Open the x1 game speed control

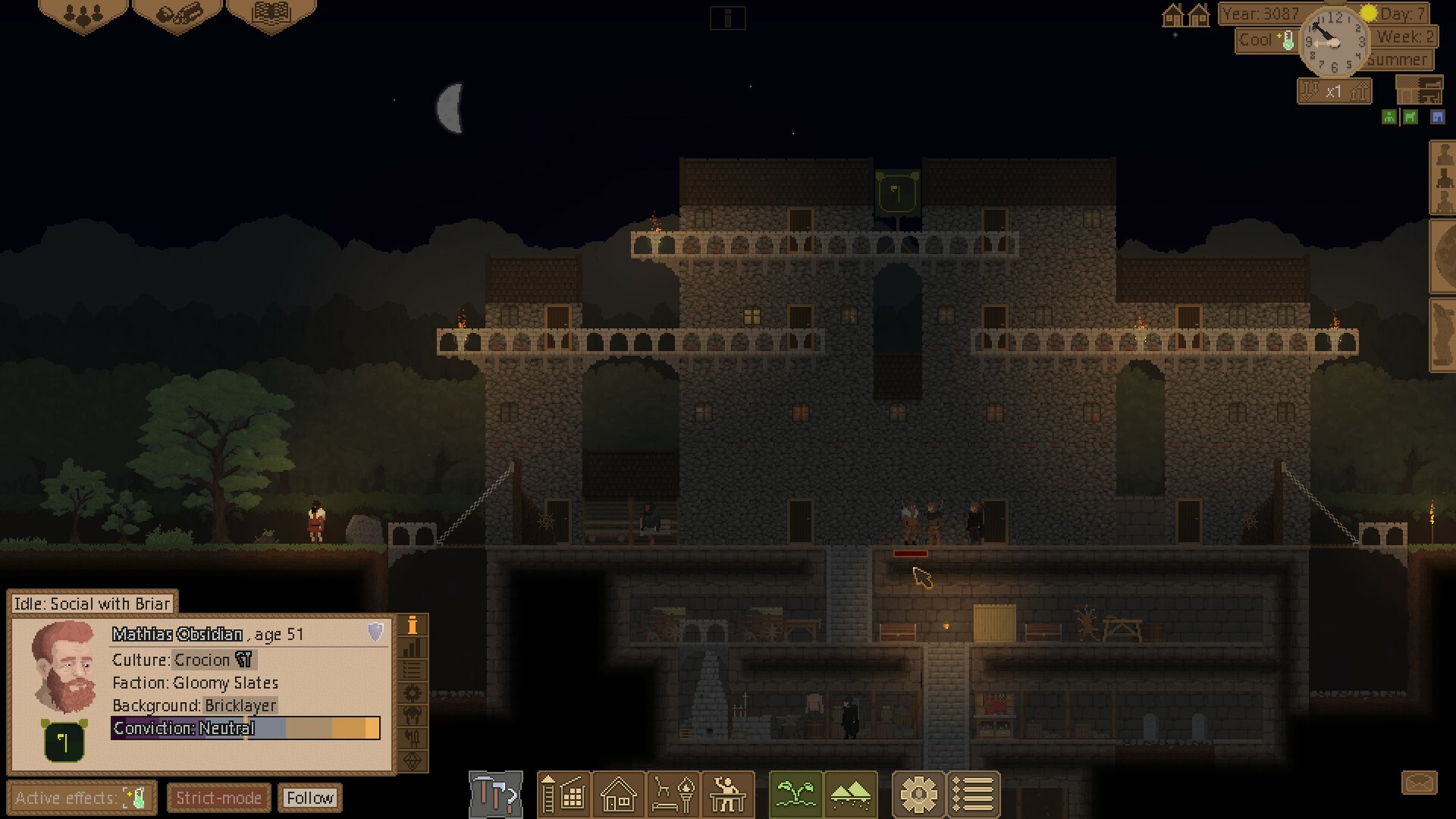[x=1334, y=90]
